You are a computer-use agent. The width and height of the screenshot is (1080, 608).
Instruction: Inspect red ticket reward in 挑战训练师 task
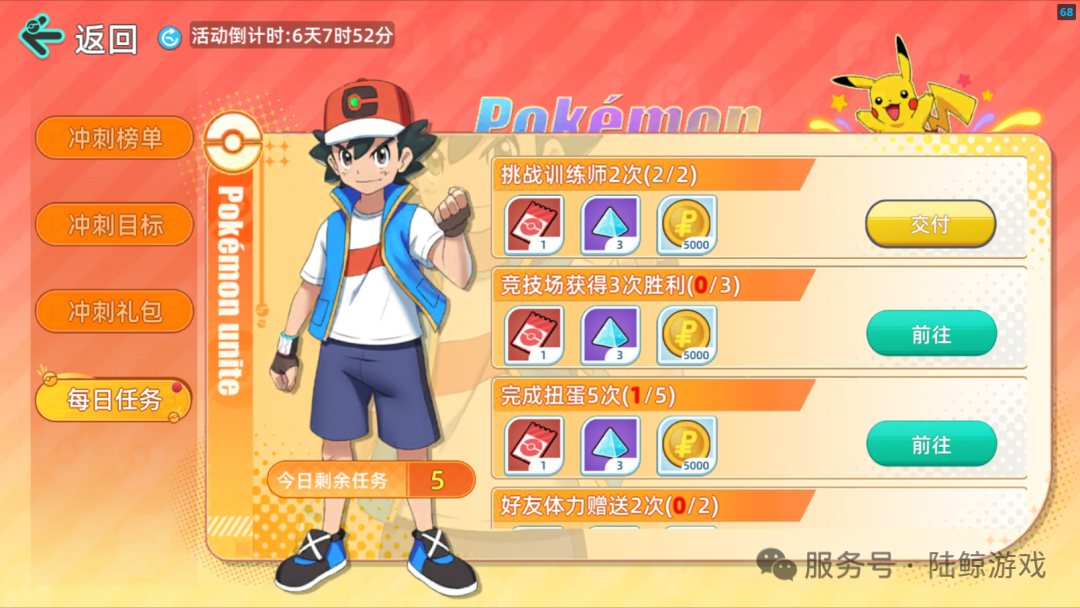(x=534, y=225)
